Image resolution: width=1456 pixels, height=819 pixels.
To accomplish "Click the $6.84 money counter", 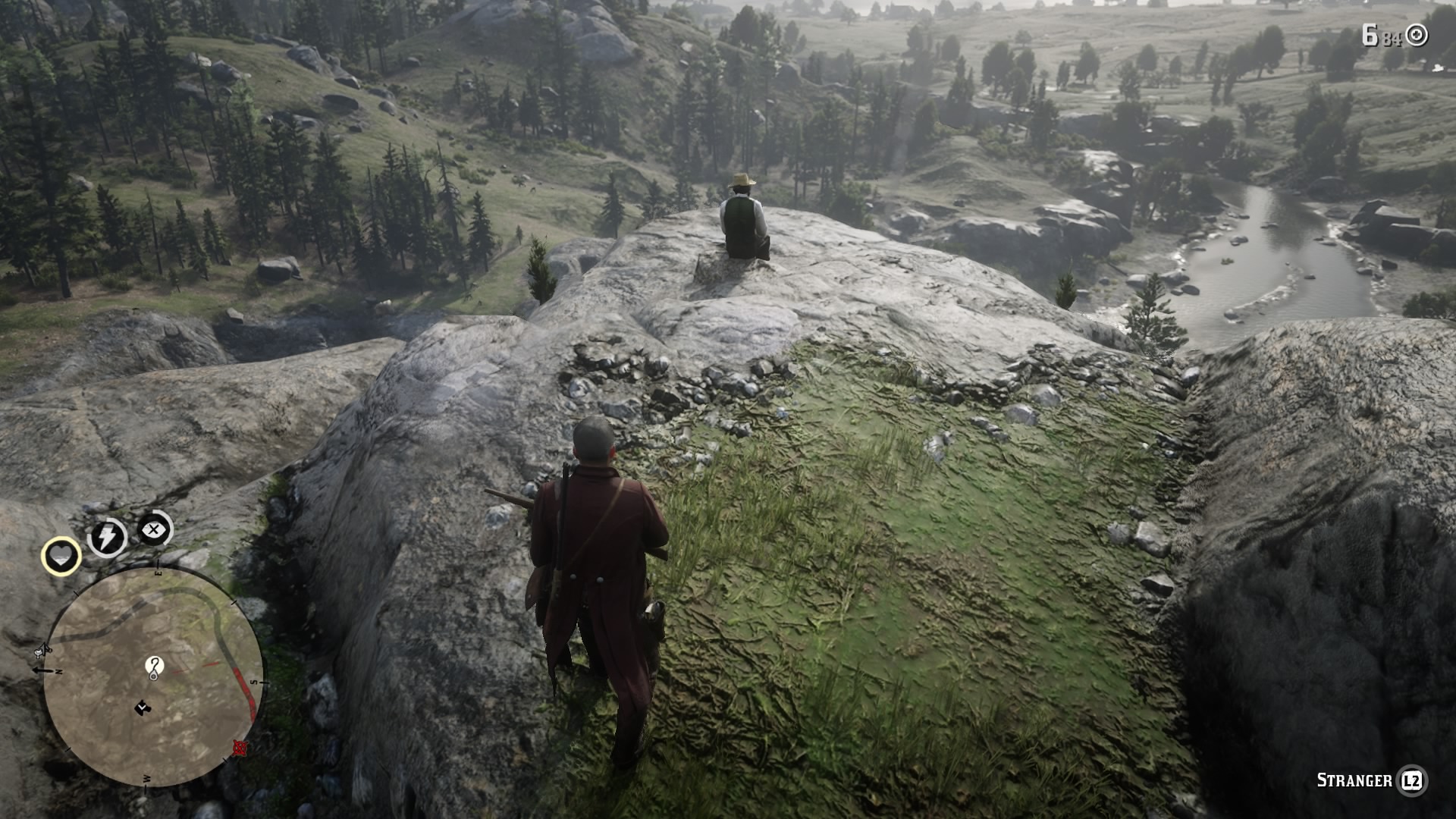I will coord(1382,33).
